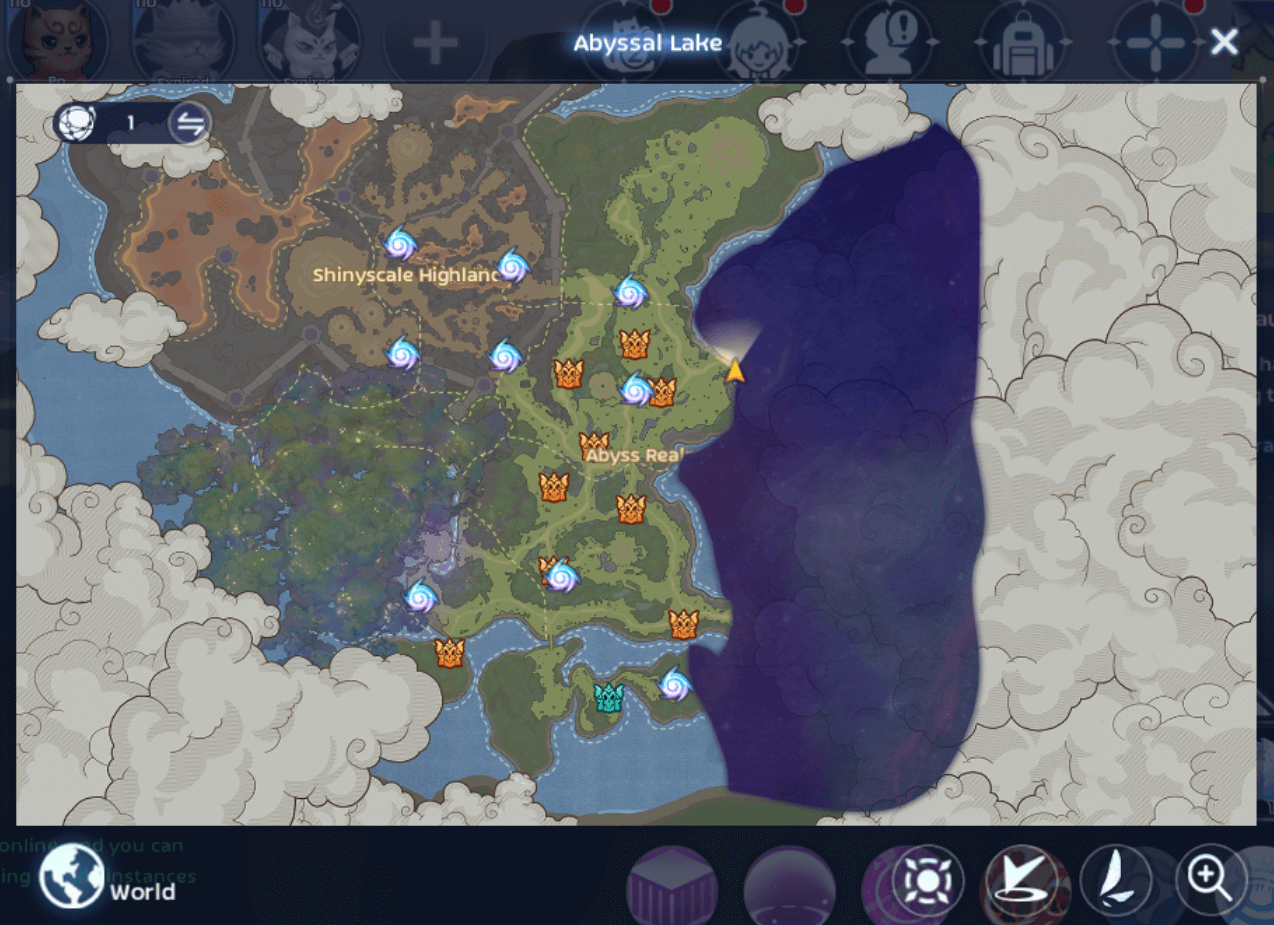
Task: Select the teal crown map marker
Action: pos(608,697)
